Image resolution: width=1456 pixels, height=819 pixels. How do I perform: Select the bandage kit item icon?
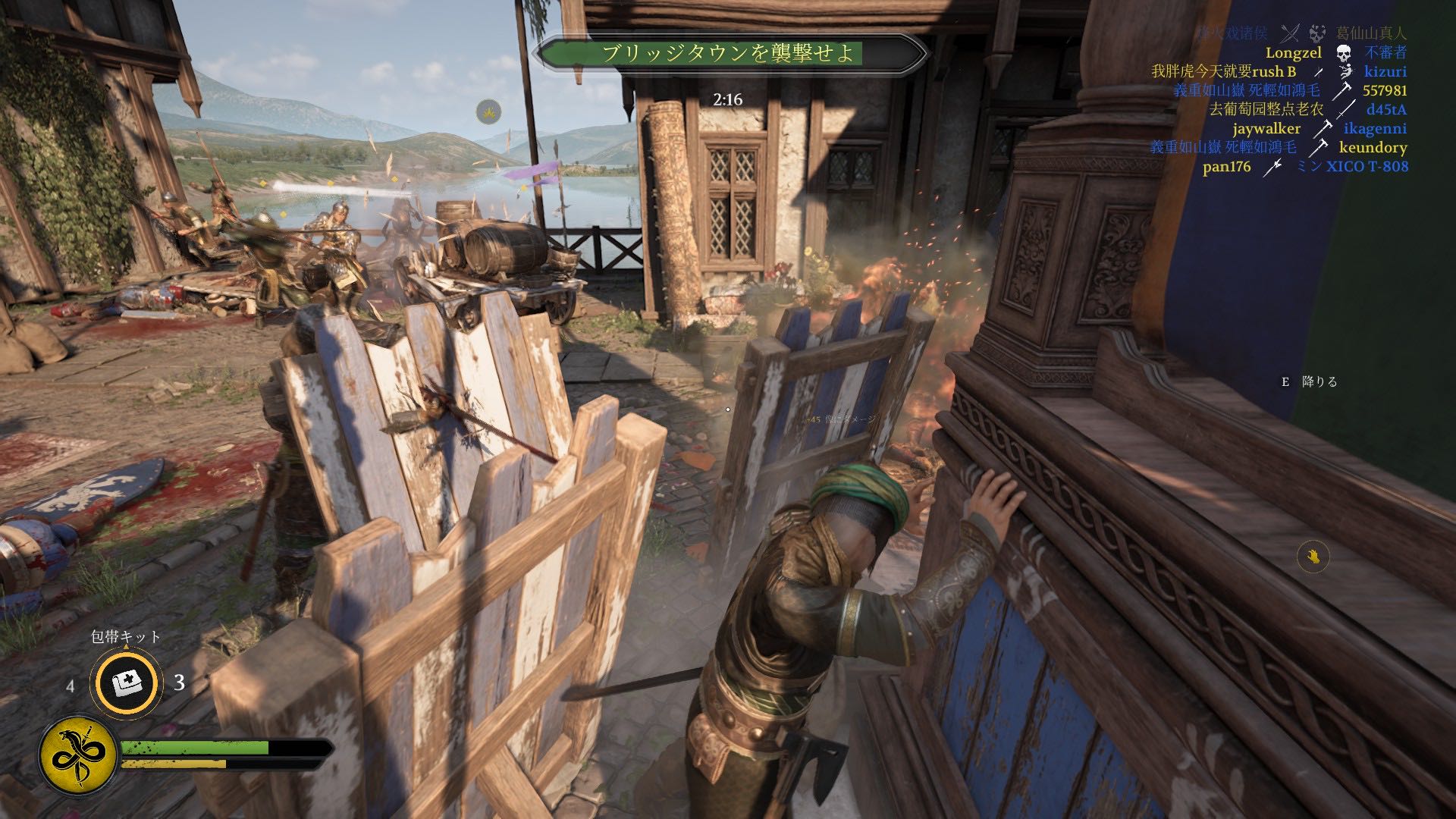point(126,682)
